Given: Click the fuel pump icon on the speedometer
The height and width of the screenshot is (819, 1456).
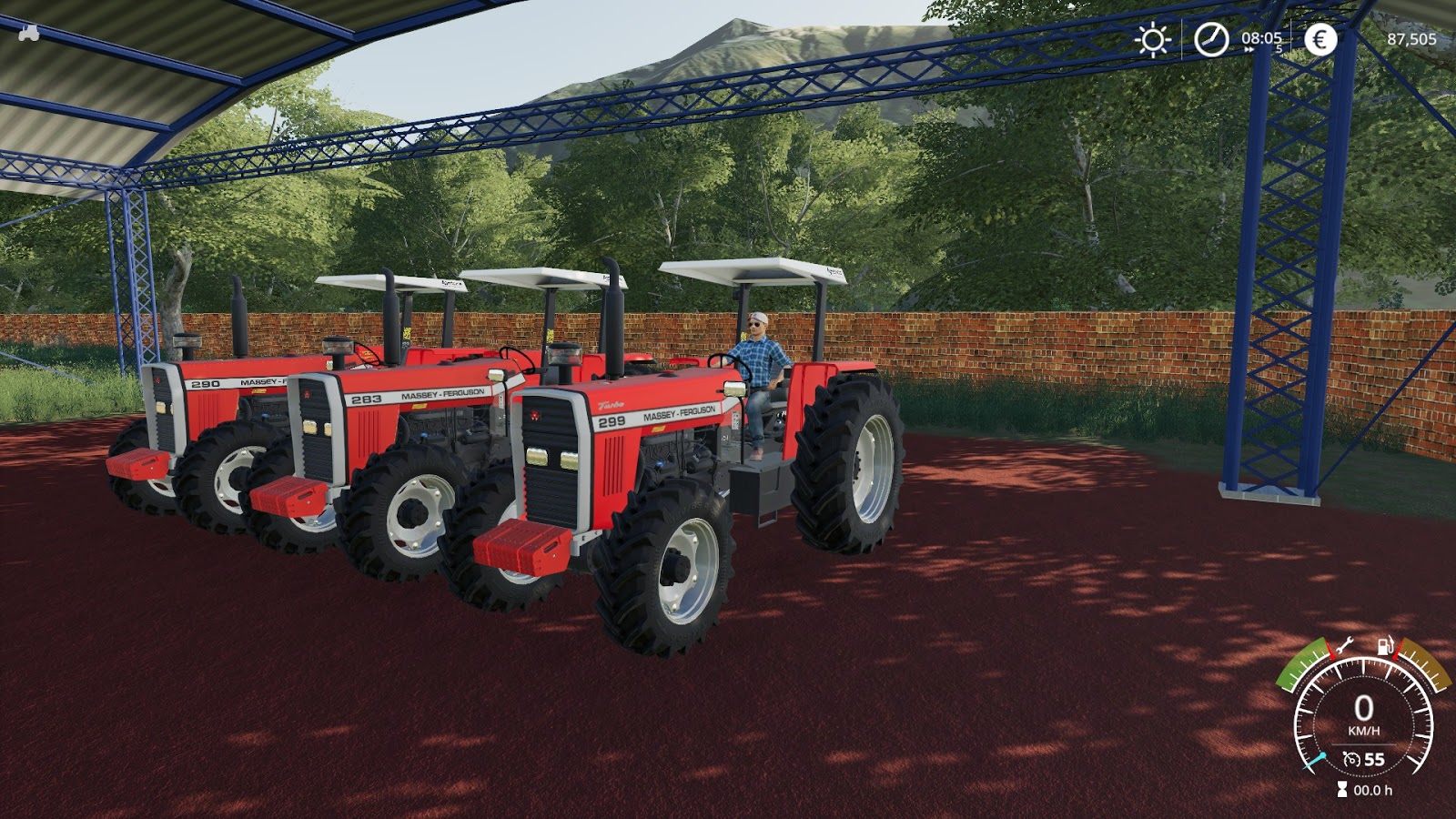Looking at the screenshot, I should [1384, 646].
